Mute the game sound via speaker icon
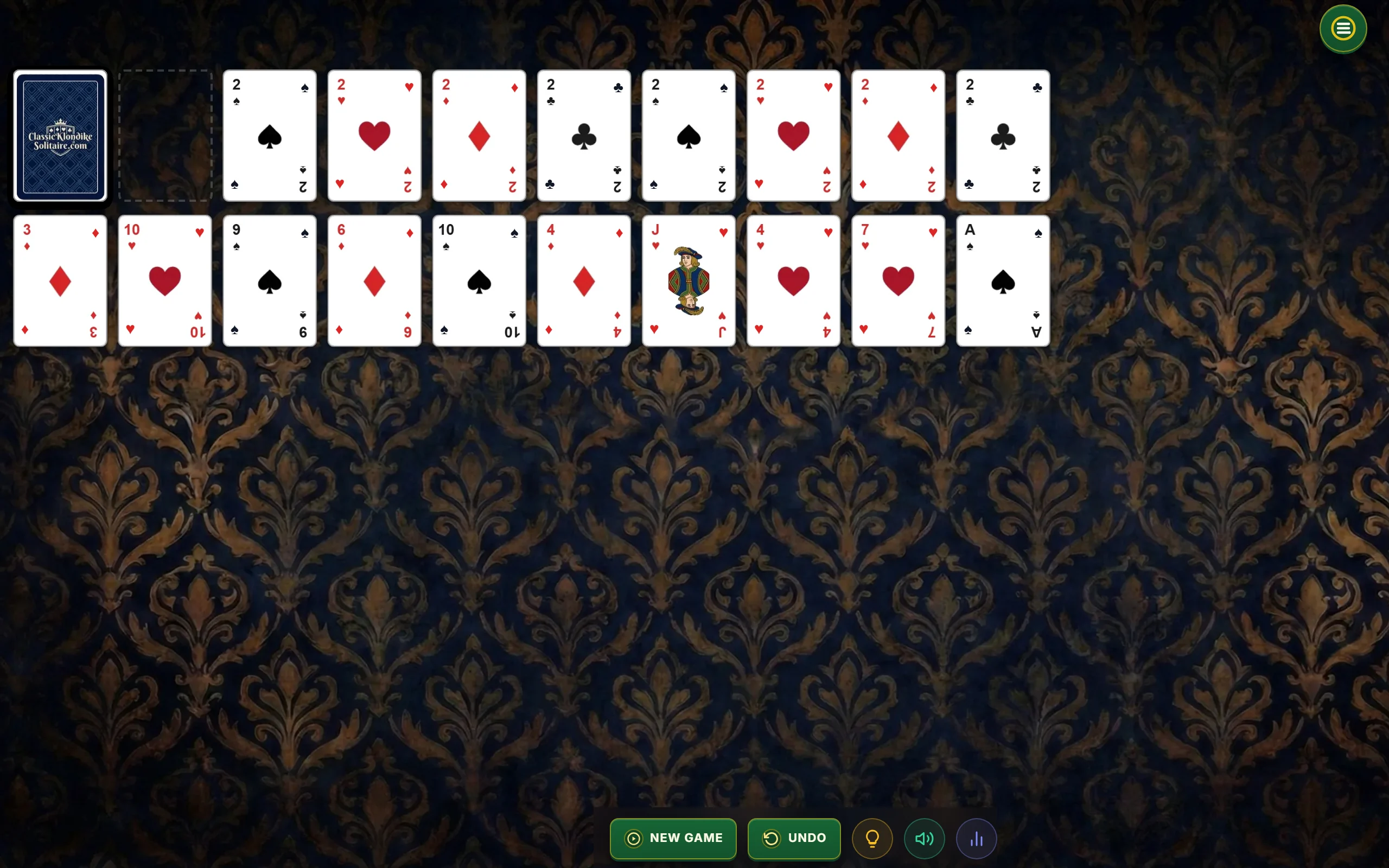1389x868 pixels. [924, 838]
